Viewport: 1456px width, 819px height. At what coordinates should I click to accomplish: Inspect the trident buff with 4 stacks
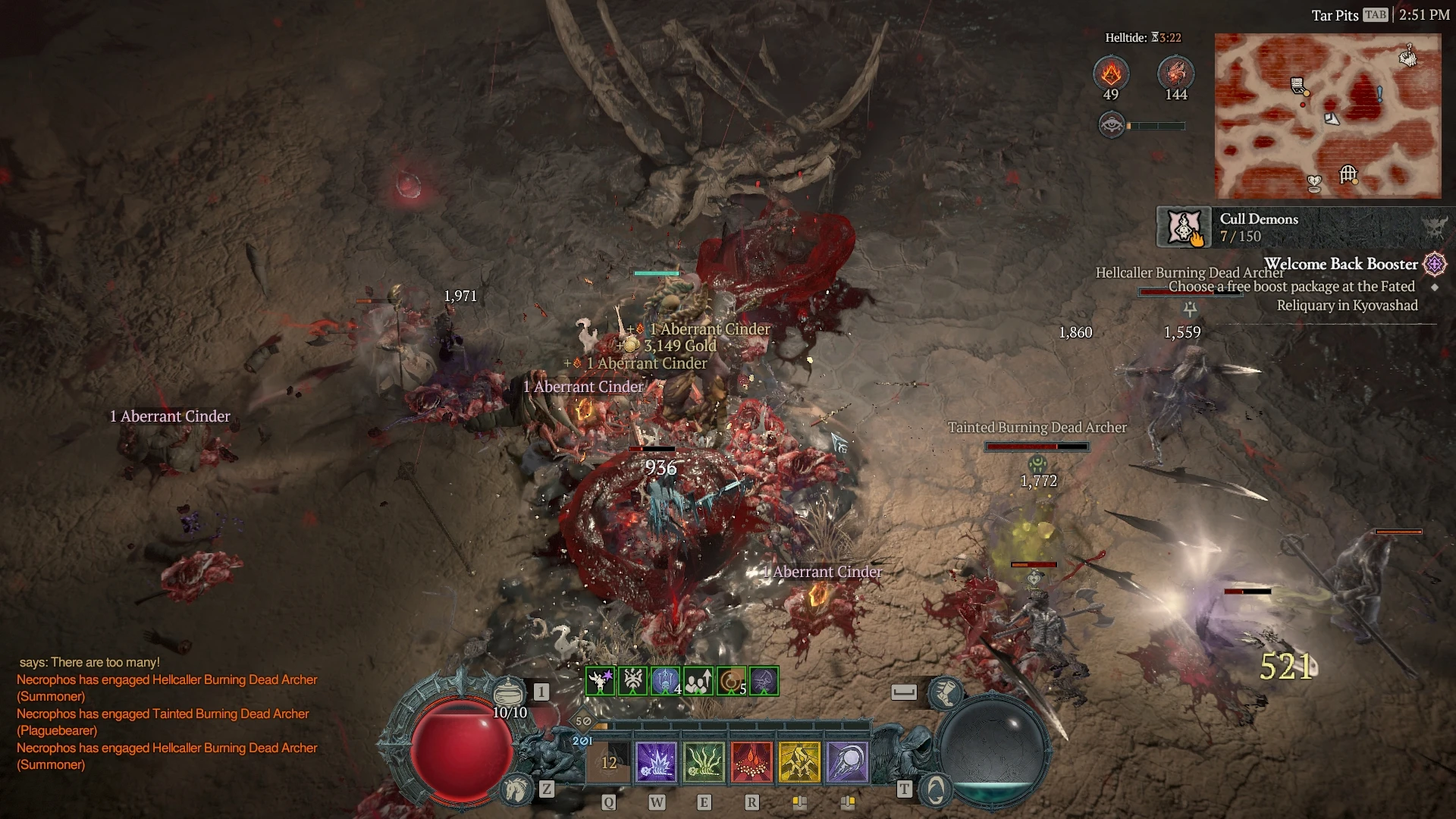(x=665, y=681)
